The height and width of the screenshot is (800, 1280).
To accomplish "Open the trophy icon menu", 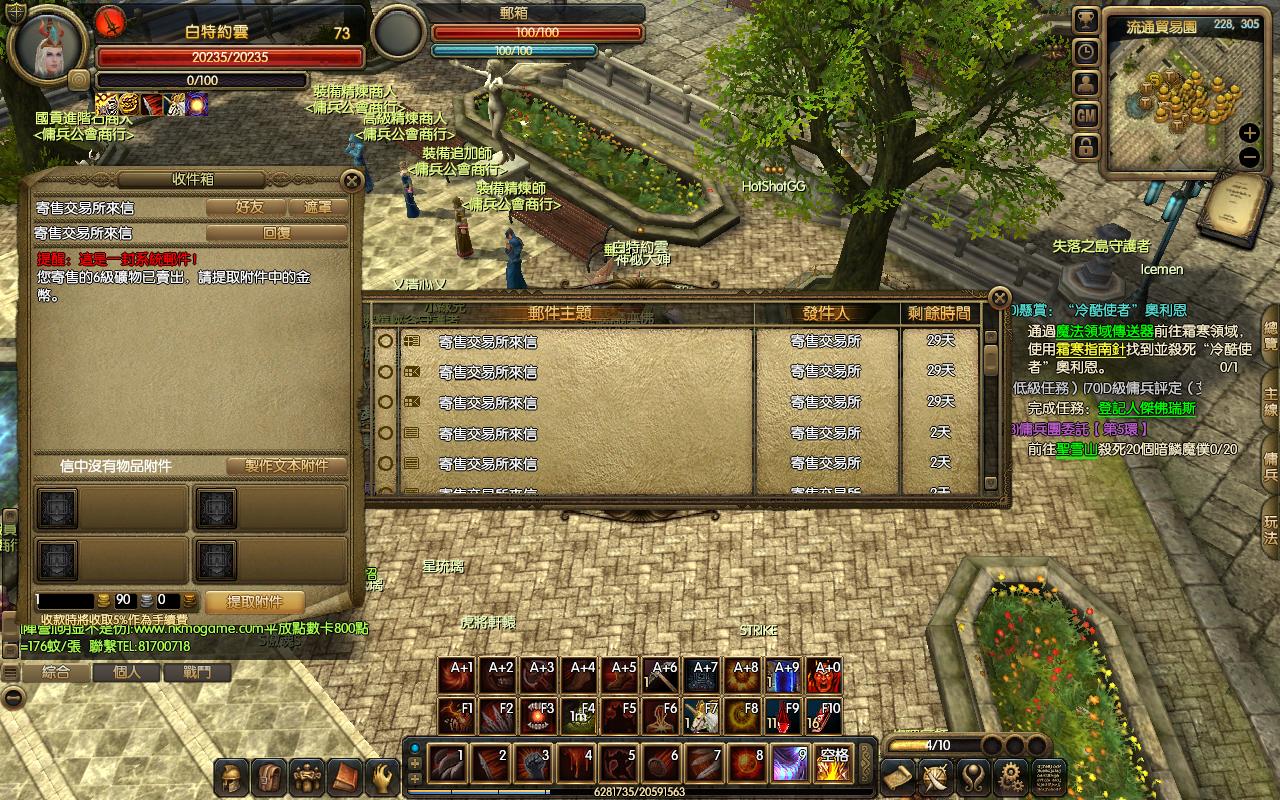I will point(1086,20).
